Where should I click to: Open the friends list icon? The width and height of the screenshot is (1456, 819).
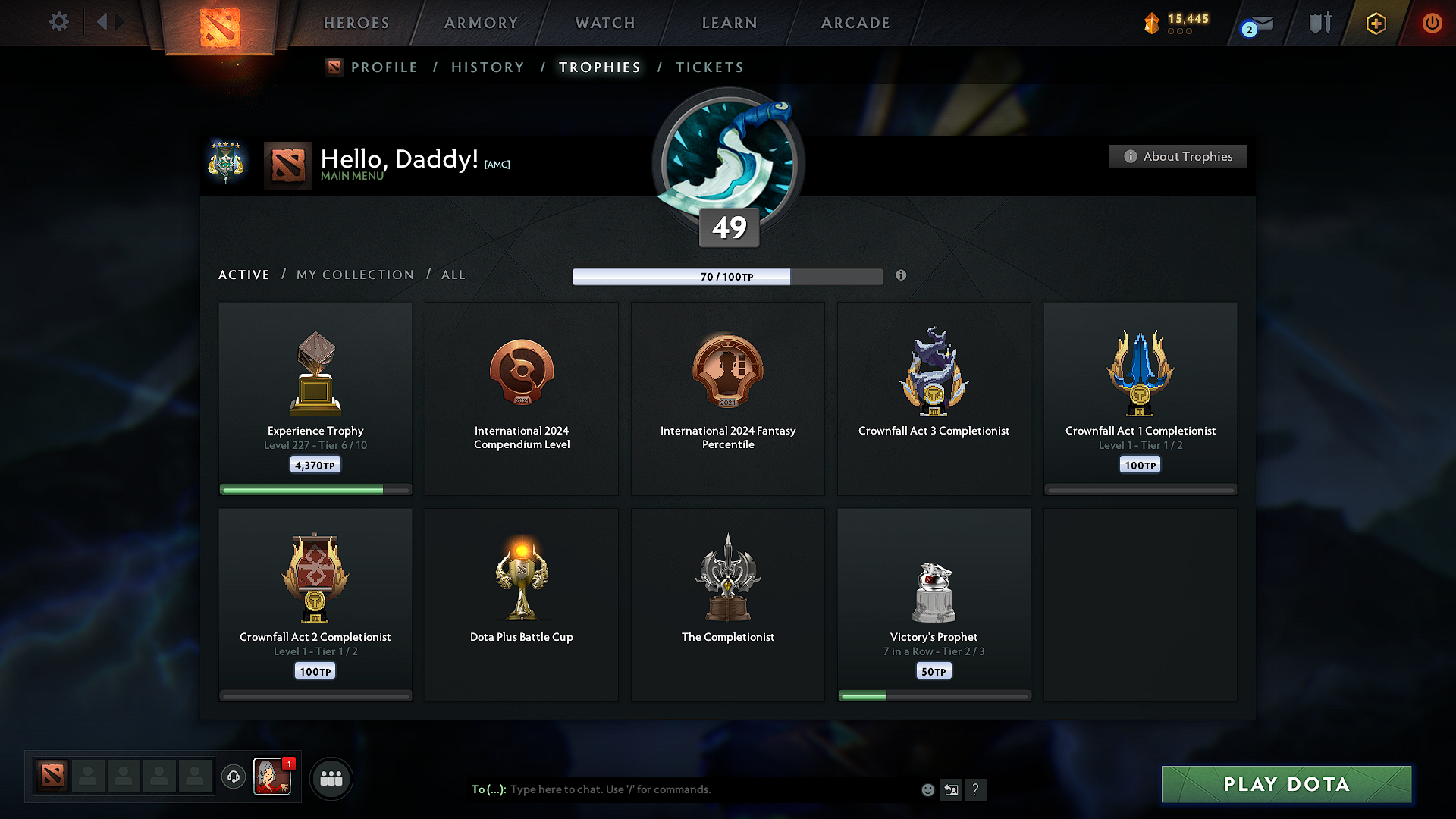pyautogui.click(x=331, y=777)
